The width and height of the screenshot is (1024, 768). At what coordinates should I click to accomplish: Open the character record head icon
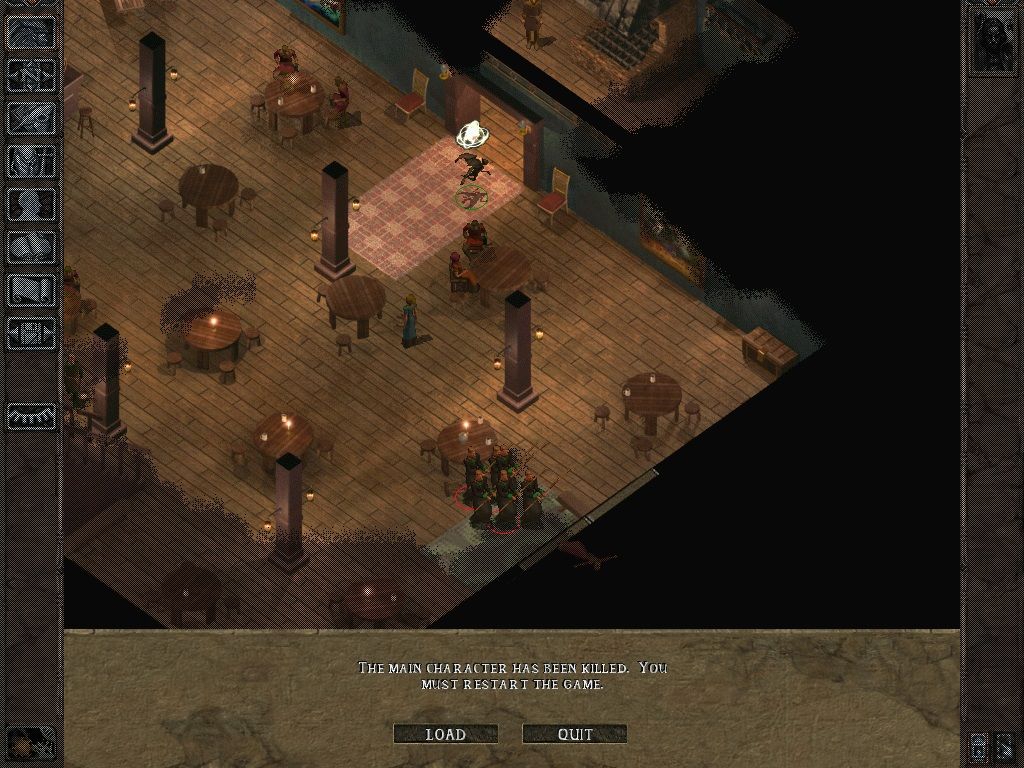31,204
